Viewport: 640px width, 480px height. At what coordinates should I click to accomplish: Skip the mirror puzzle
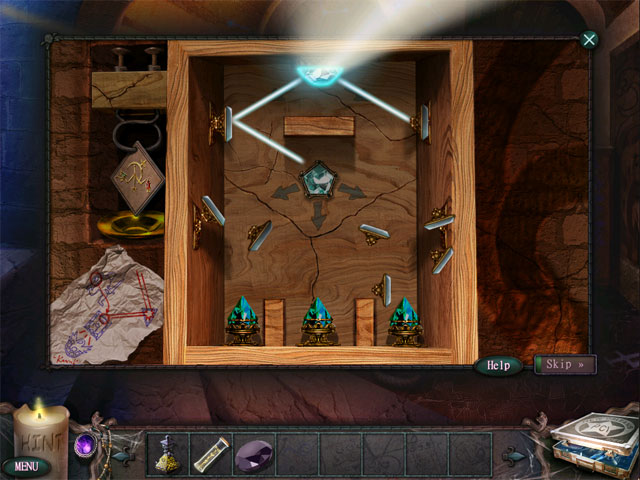click(x=565, y=364)
